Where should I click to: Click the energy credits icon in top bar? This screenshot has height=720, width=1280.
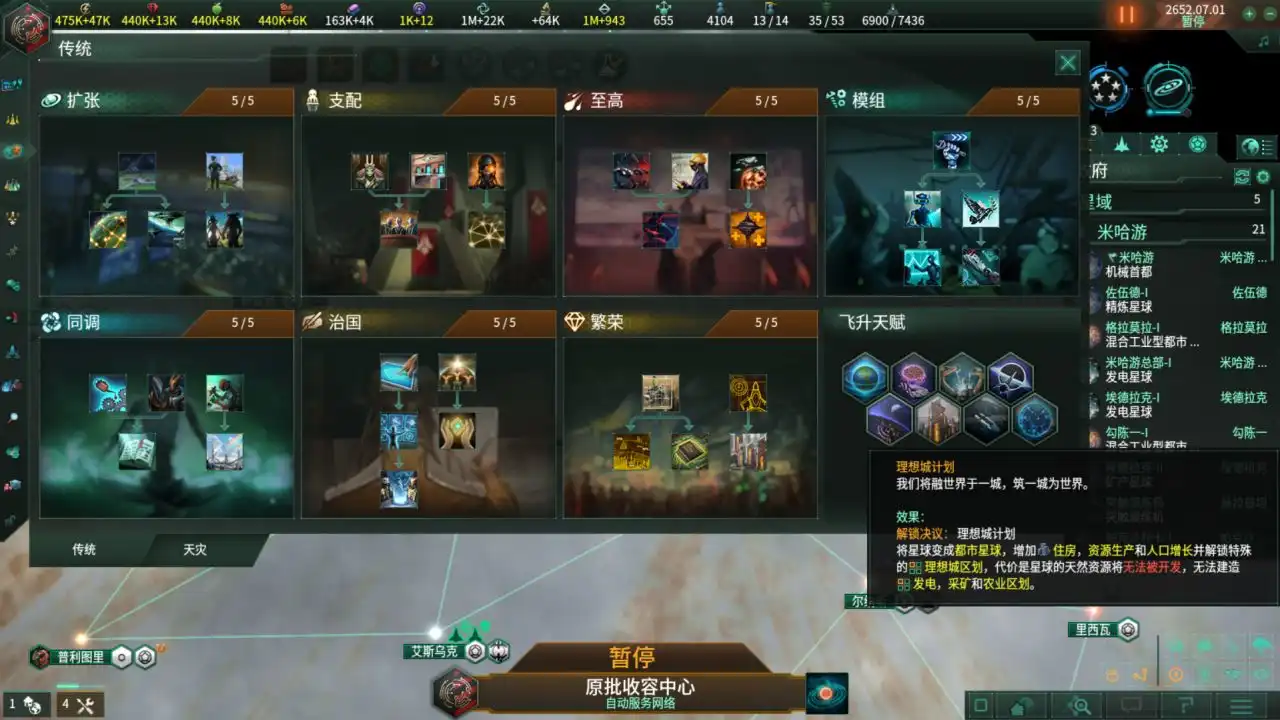[85, 8]
